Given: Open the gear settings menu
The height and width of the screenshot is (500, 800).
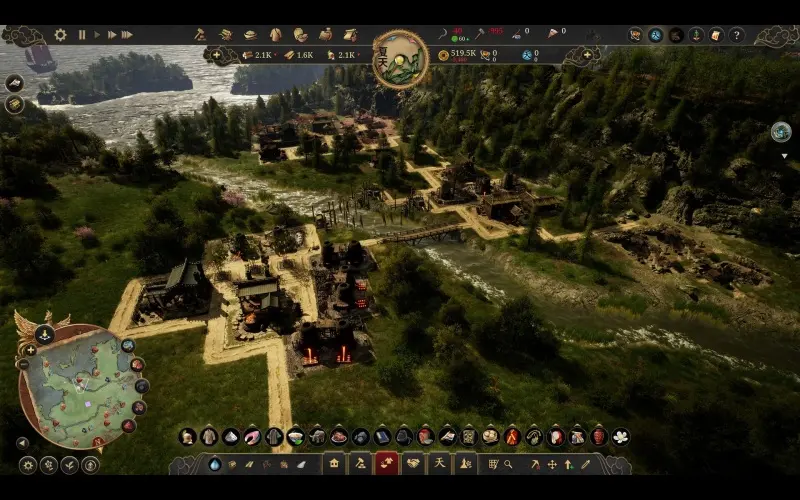Looking at the screenshot, I should (60, 35).
